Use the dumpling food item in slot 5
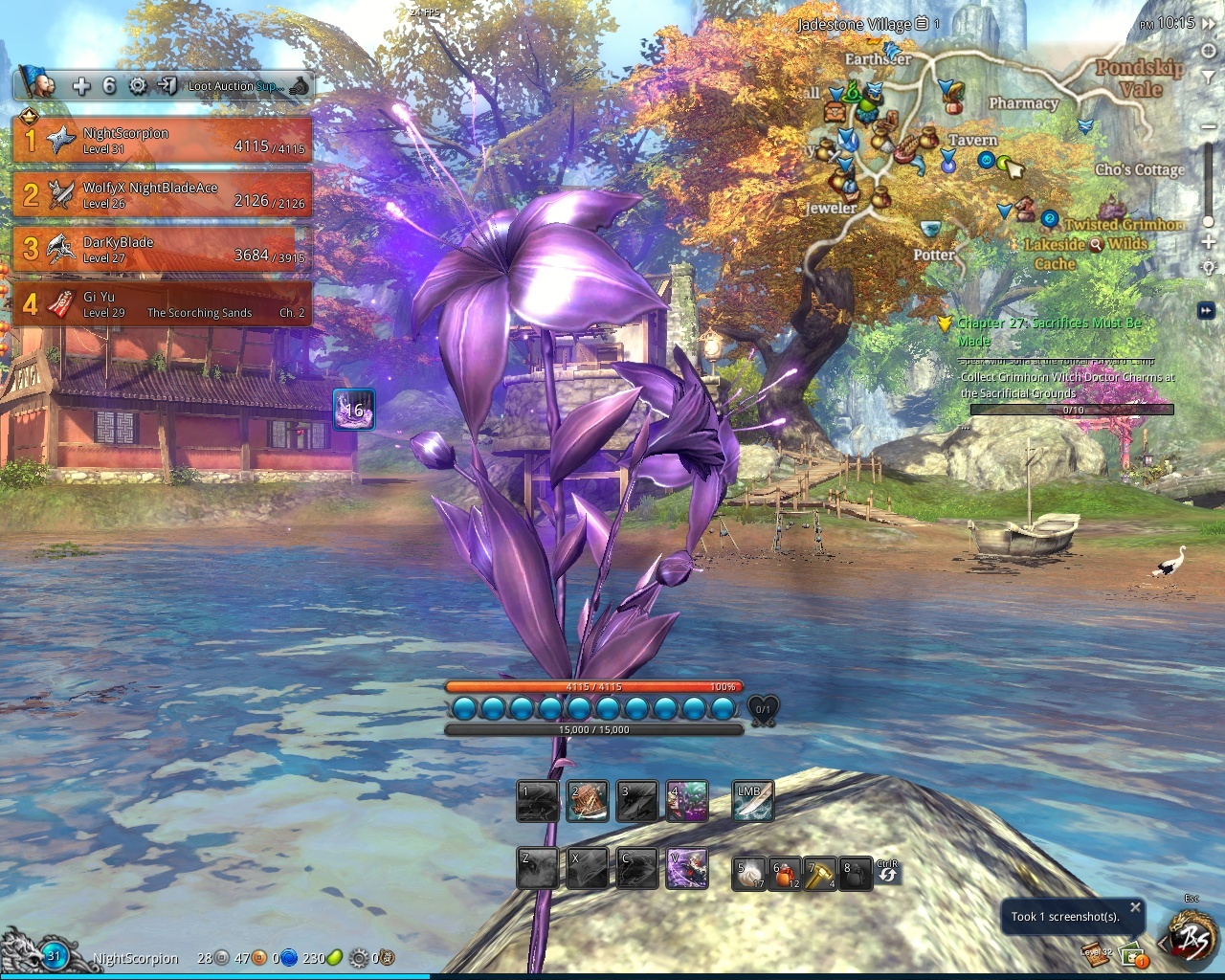 (x=748, y=873)
